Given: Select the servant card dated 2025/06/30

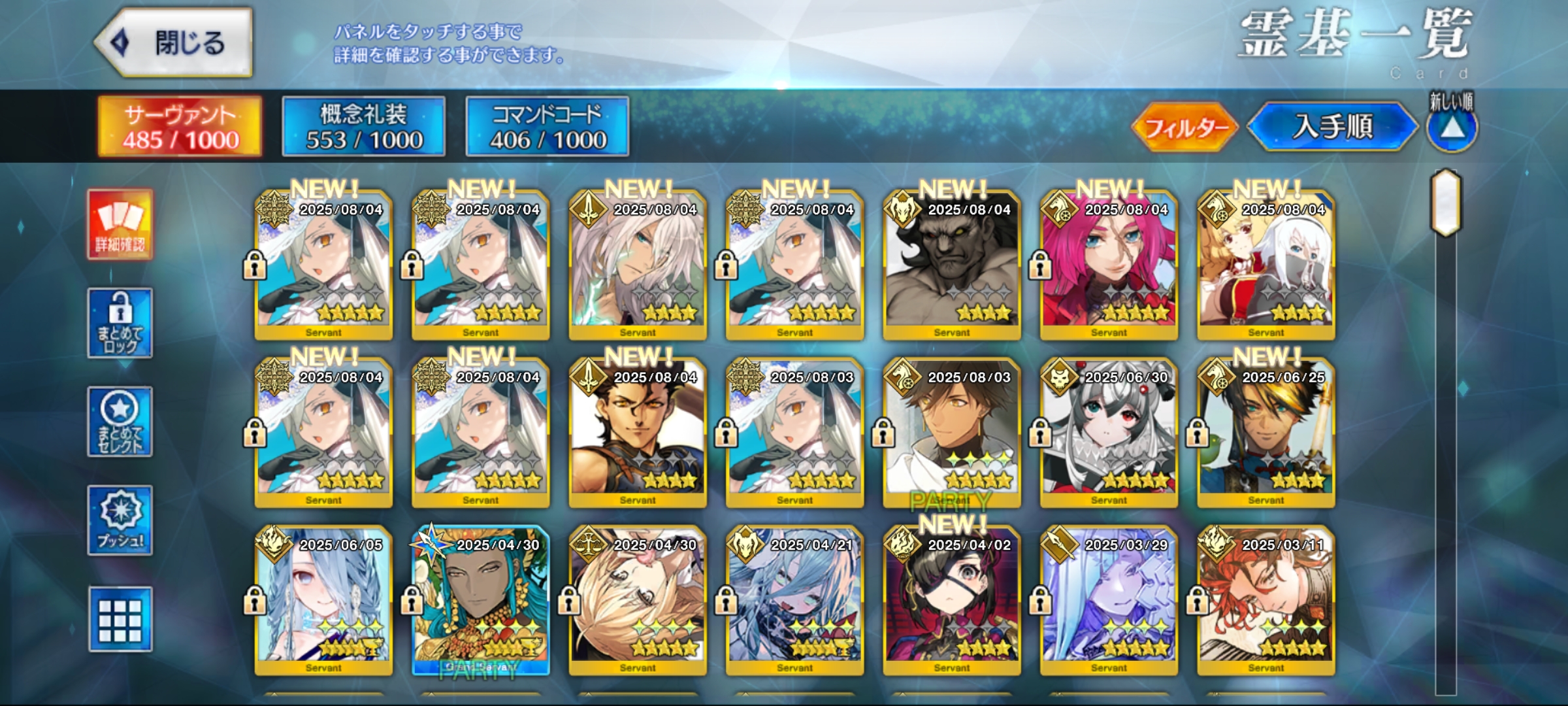Looking at the screenshot, I should click(1109, 433).
